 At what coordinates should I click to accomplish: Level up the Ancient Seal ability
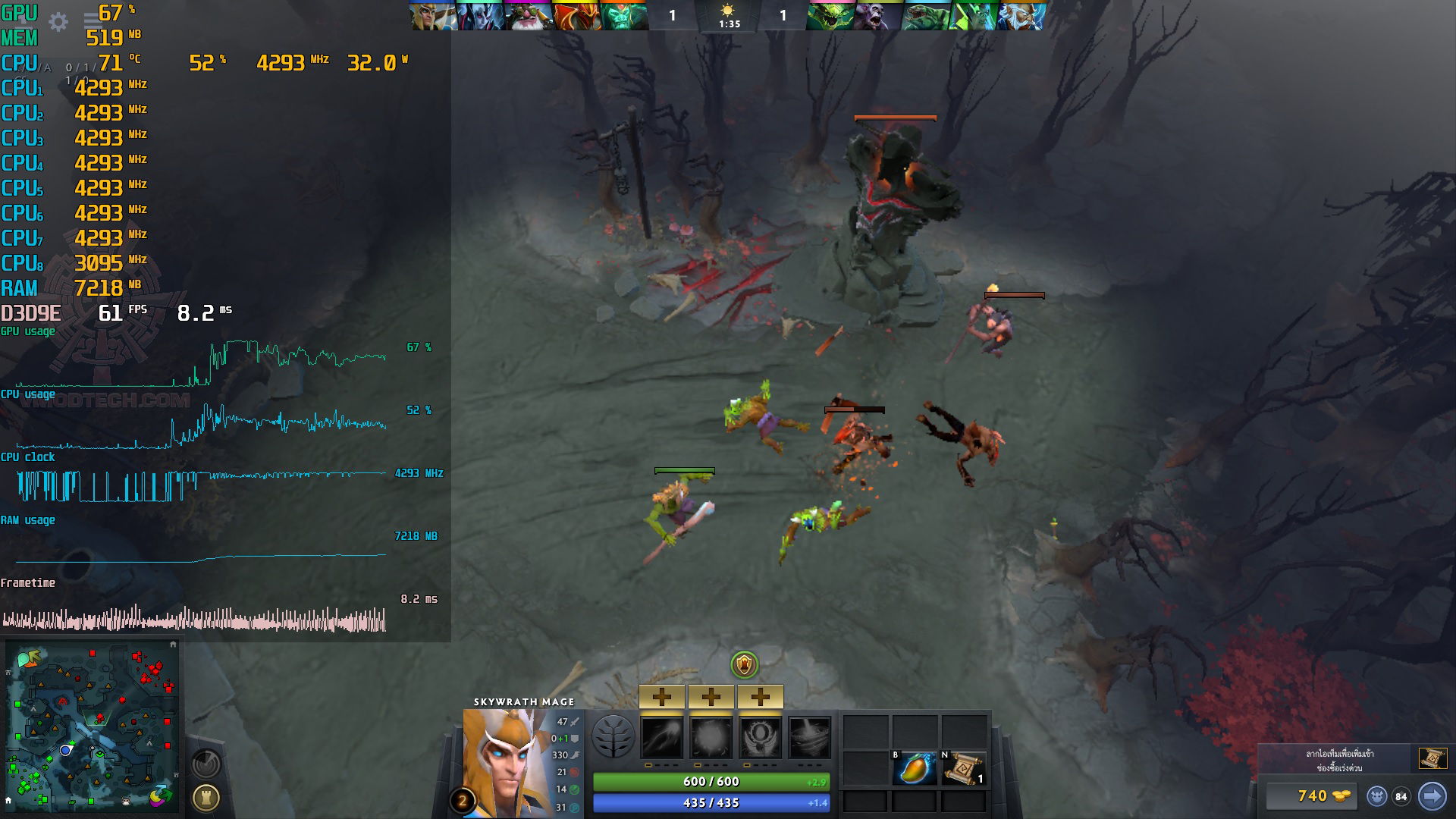point(760,696)
